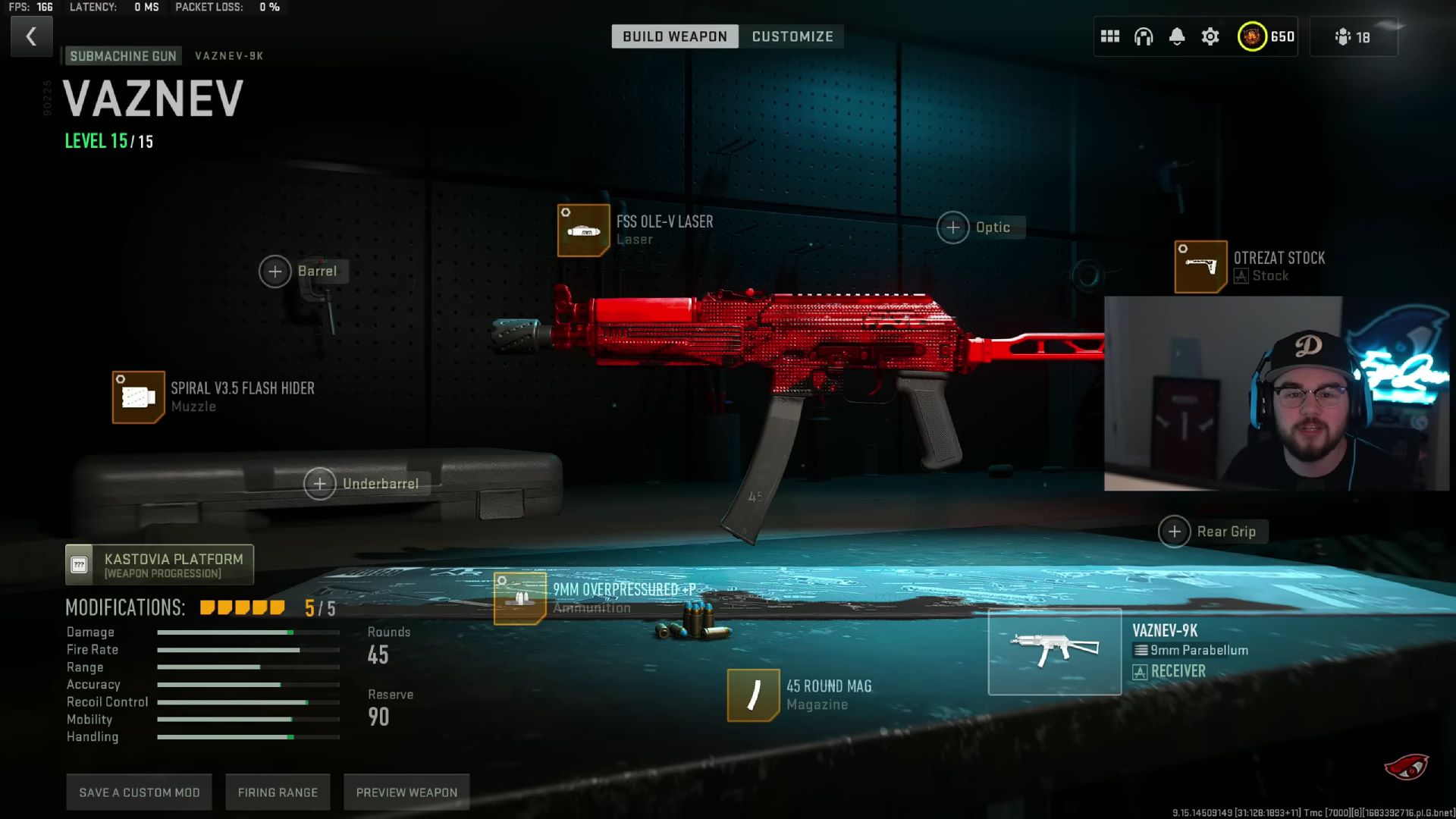Screen dimensions: 1456x819
Task: Add an Optic attachment
Action: click(x=952, y=227)
